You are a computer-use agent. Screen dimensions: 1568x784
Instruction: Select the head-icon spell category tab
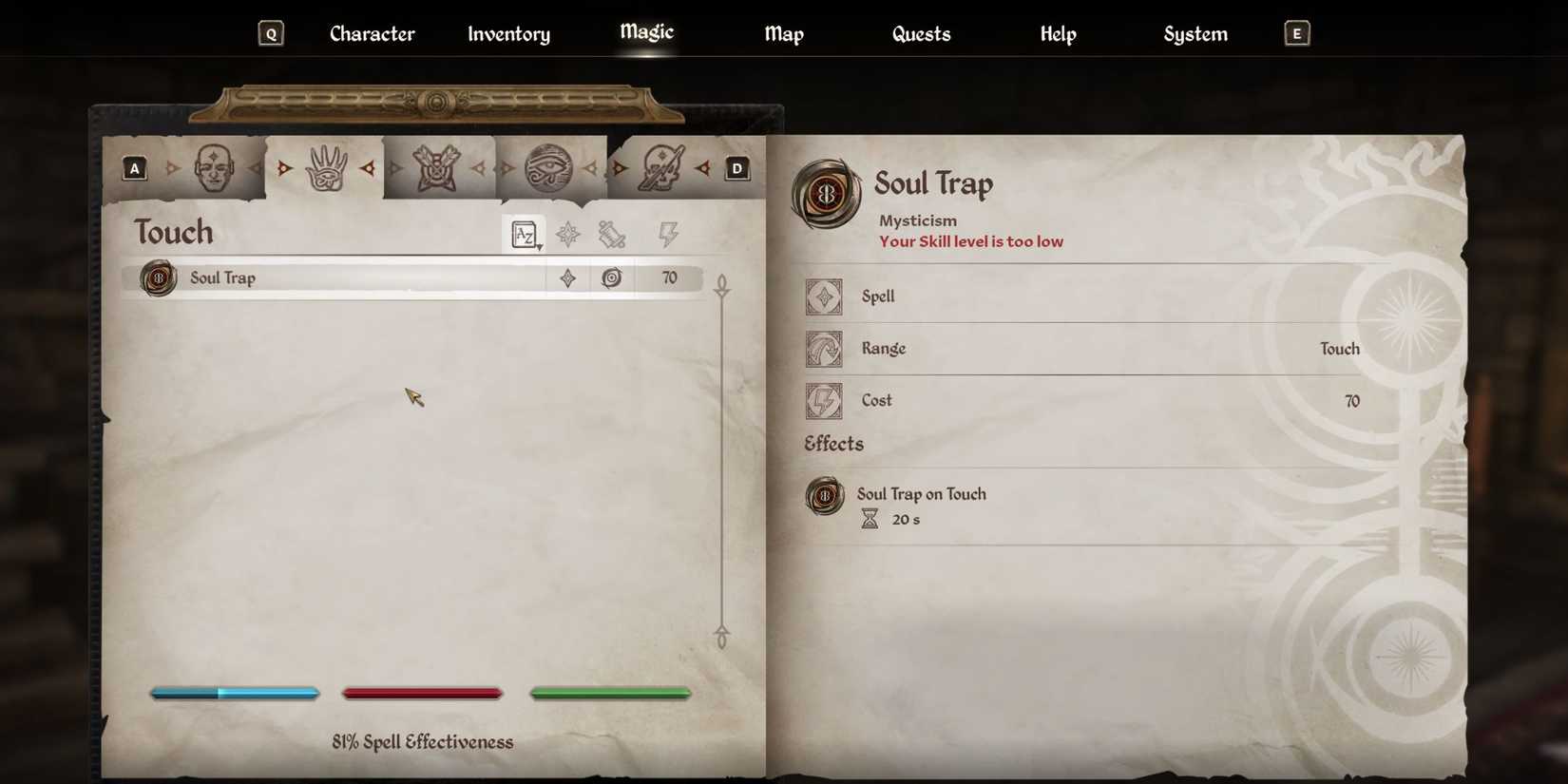pyautogui.click(x=213, y=168)
